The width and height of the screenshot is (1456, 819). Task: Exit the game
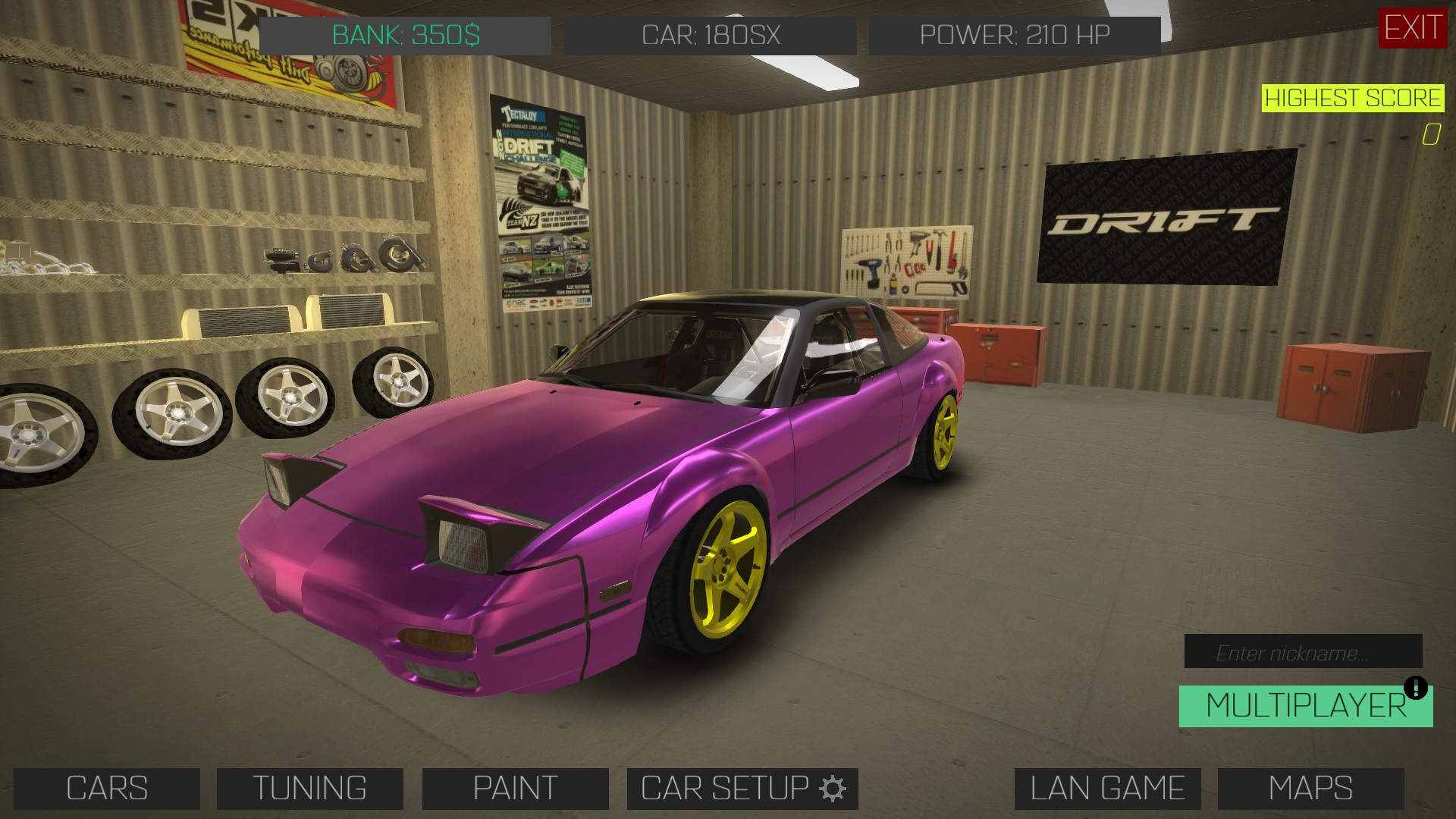tap(1413, 28)
